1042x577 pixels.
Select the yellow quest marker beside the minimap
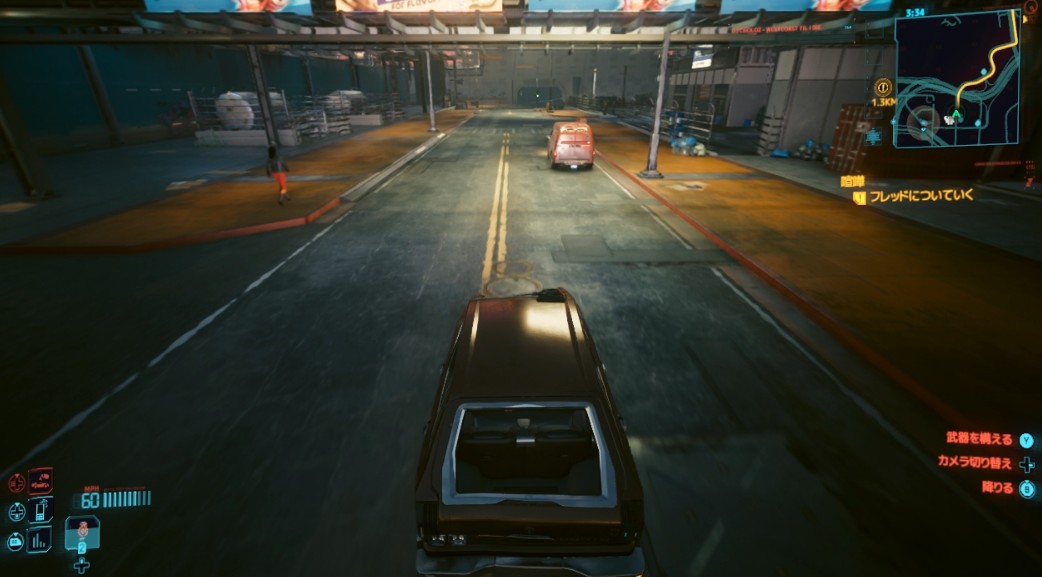point(882,87)
